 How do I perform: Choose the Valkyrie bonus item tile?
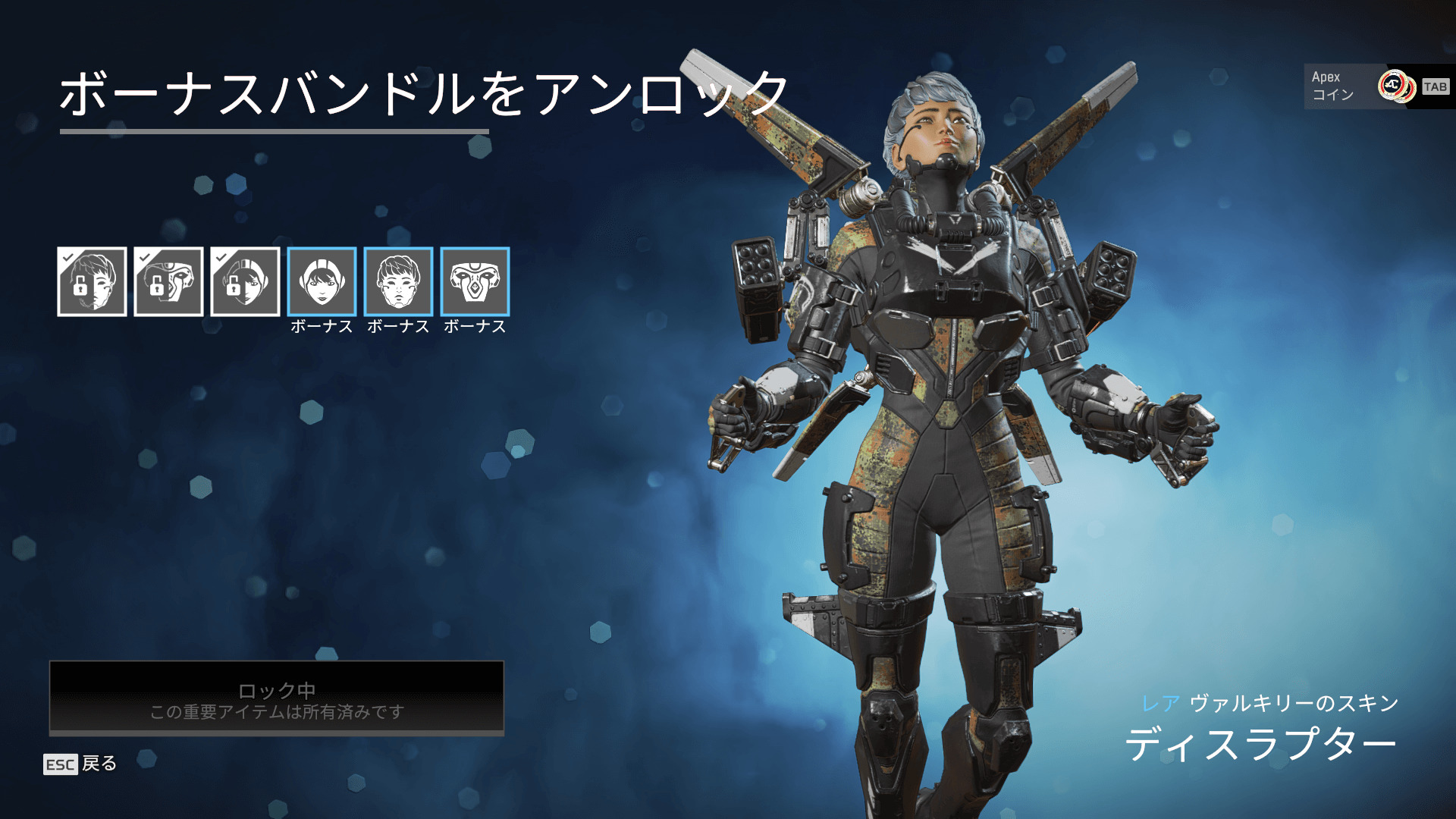(x=398, y=281)
